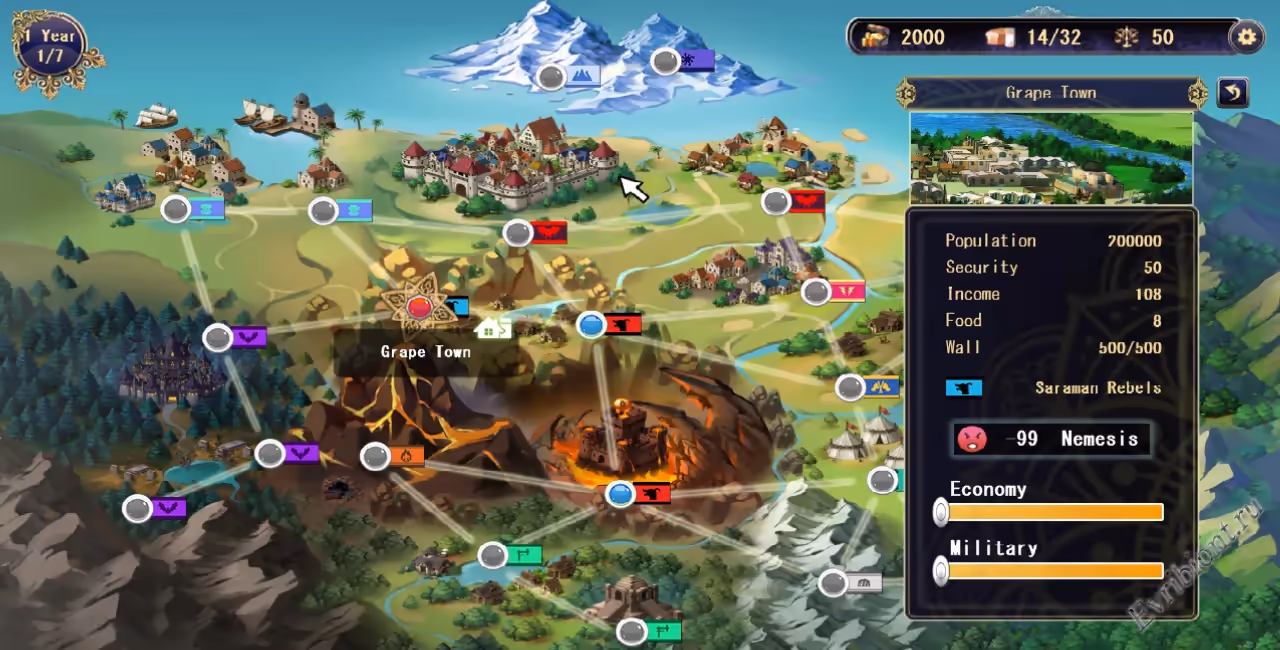Adjust the Economy slider
This screenshot has width=1280, height=650.
[941, 512]
